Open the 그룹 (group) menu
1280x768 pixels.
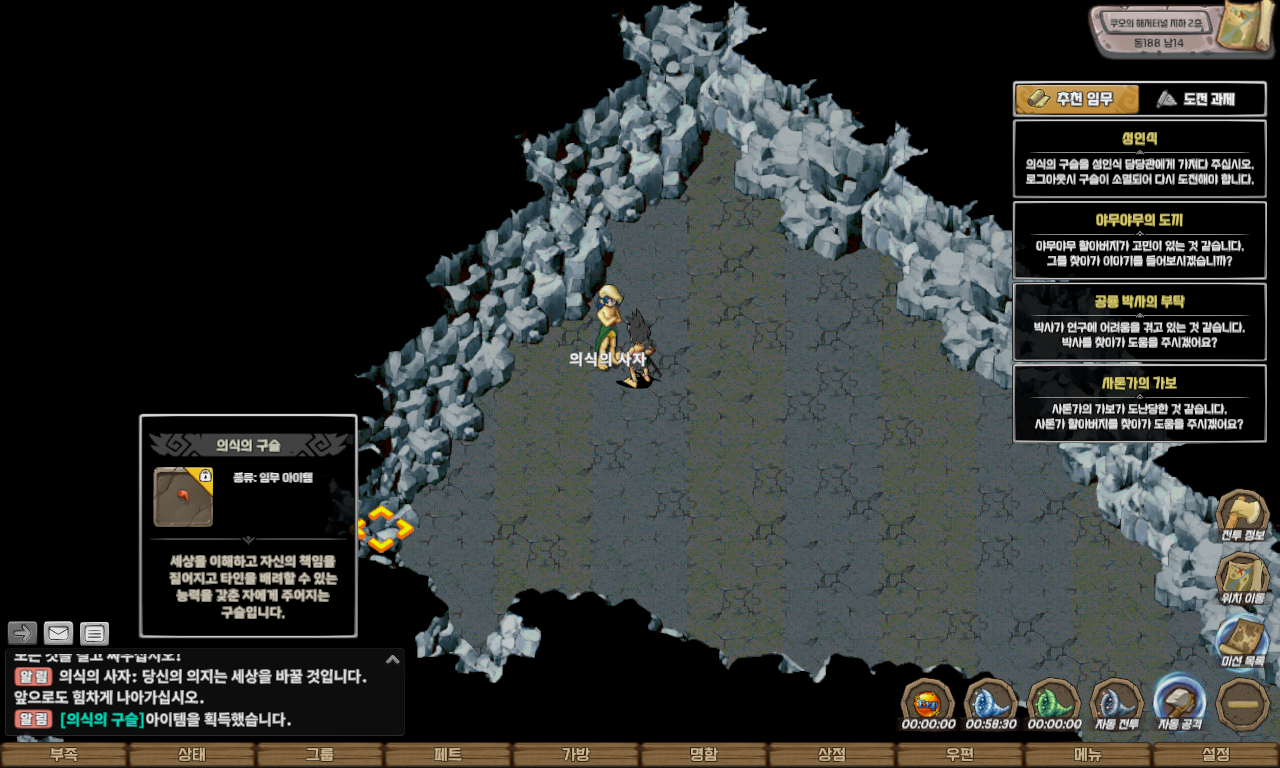[320, 755]
